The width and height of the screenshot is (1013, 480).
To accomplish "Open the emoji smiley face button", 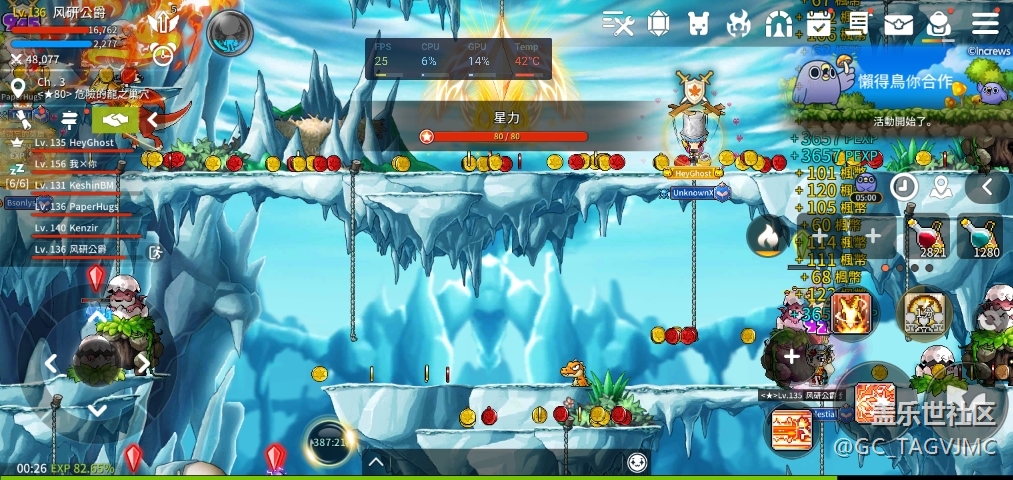I will click(x=637, y=462).
